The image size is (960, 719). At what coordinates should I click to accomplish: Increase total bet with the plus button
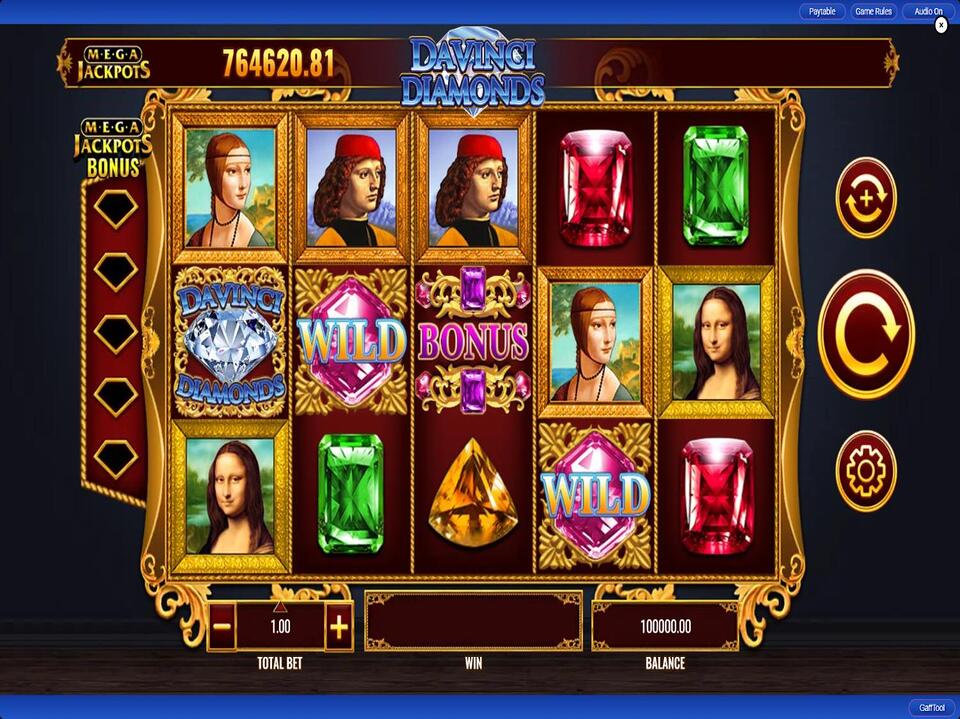(339, 628)
